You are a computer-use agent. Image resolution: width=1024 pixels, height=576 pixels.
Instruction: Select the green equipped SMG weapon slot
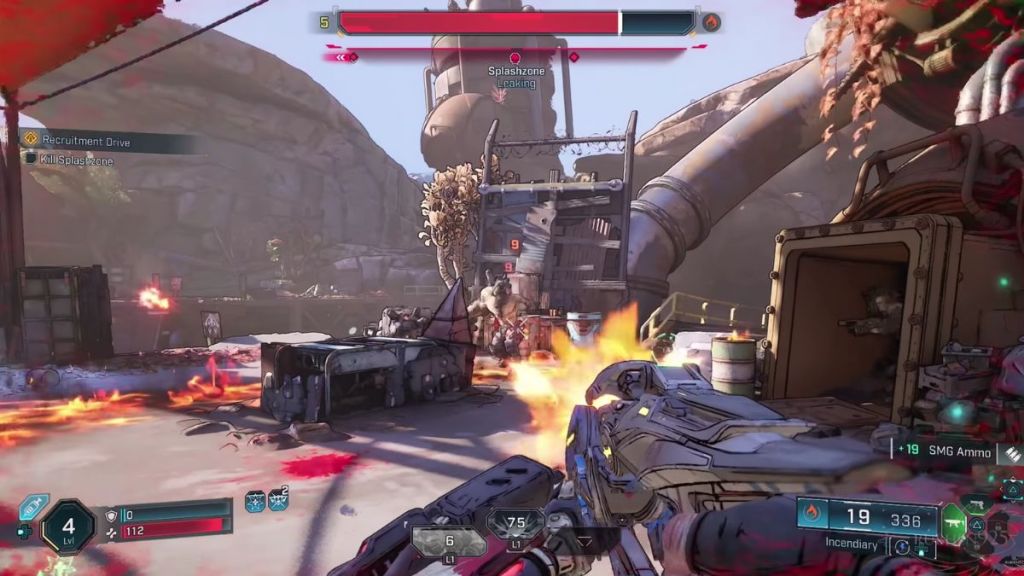953,519
